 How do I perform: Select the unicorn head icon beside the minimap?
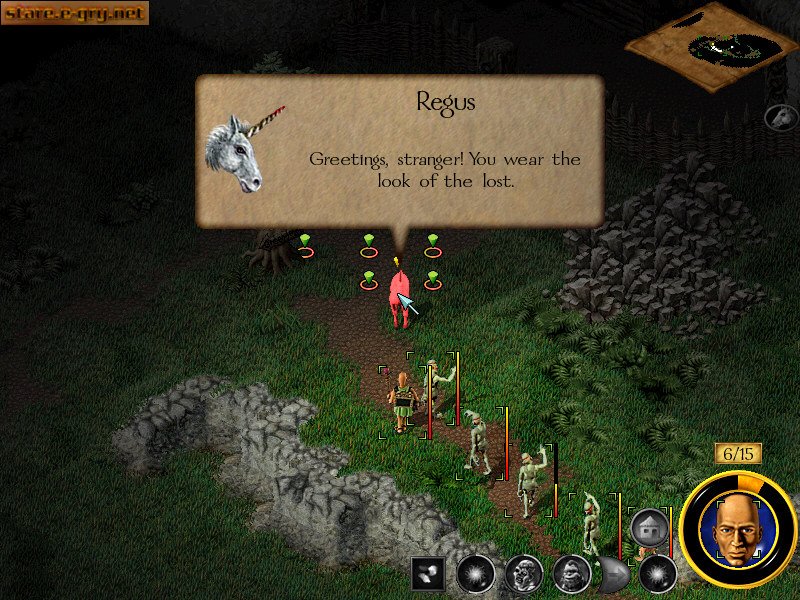(x=780, y=117)
